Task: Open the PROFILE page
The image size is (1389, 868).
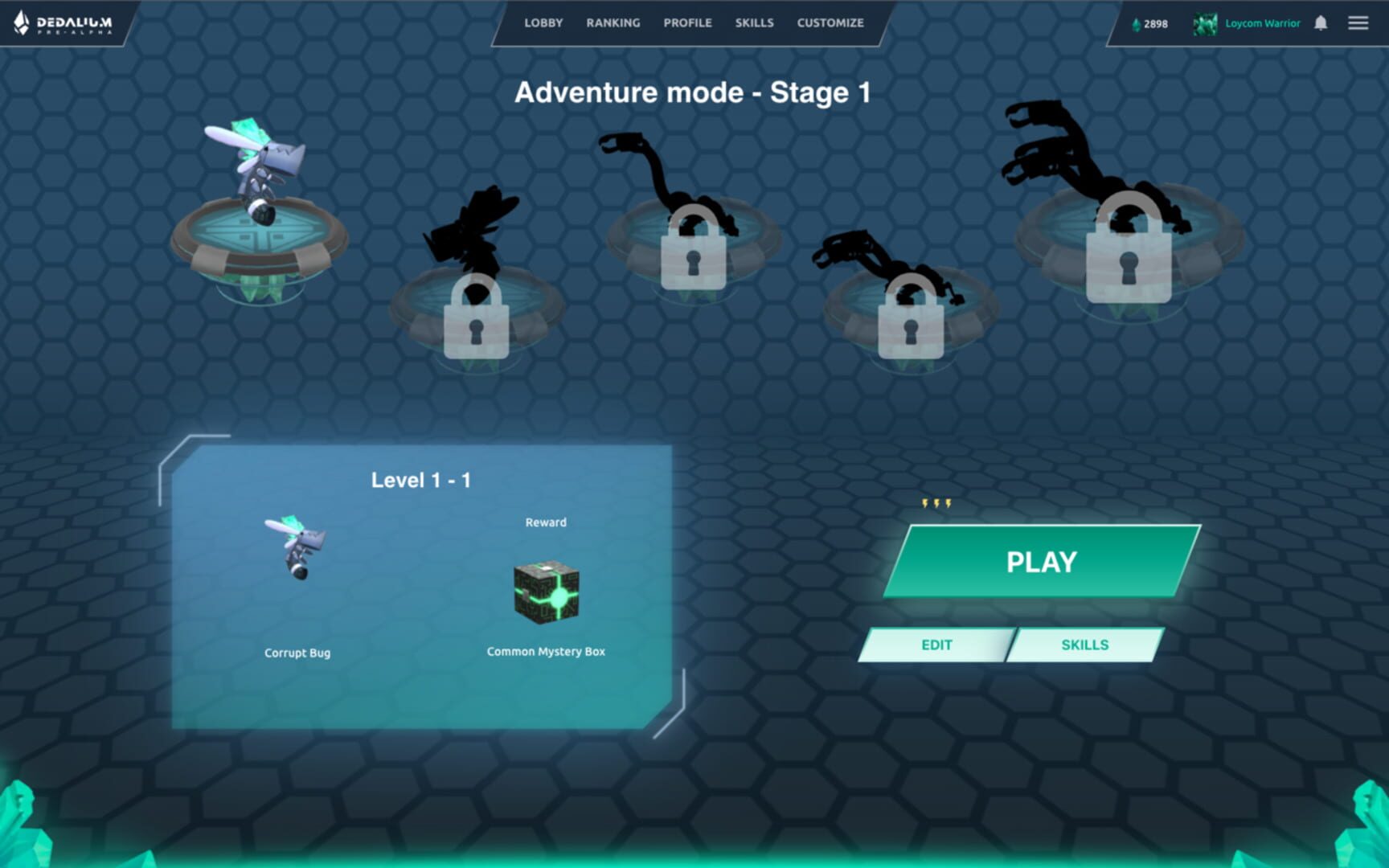Action: click(688, 23)
